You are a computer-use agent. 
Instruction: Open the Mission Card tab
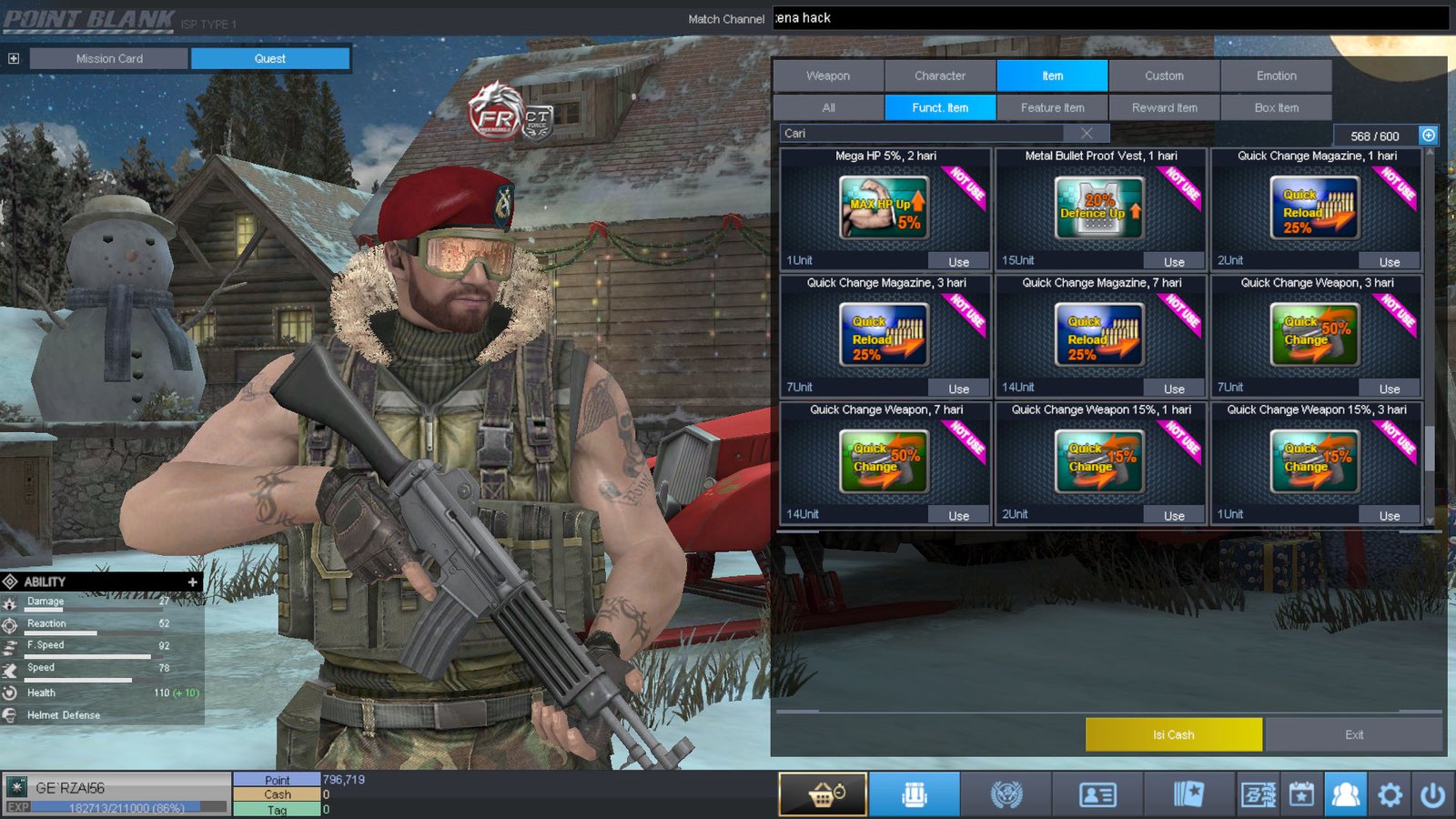[109, 58]
